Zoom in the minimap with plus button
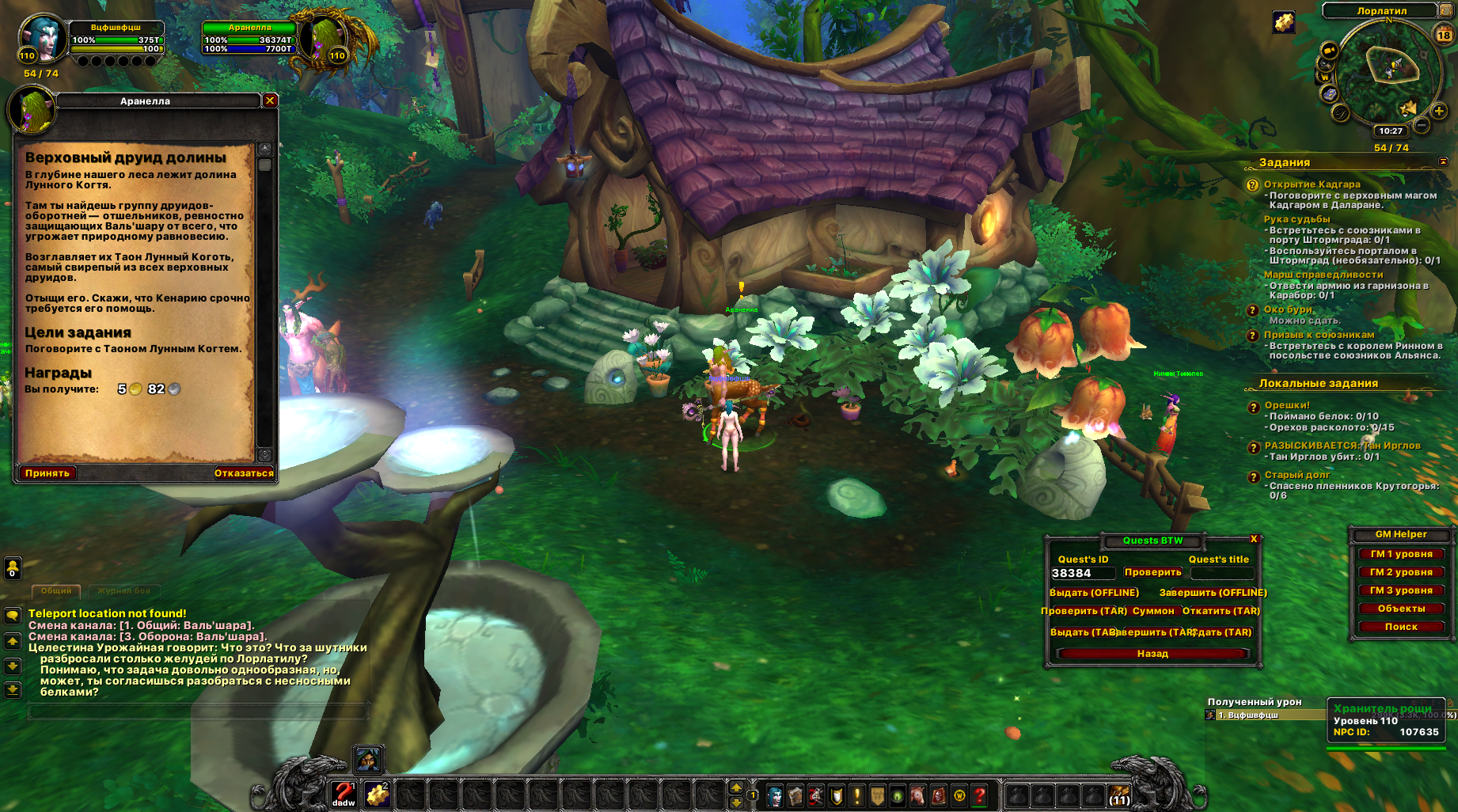The height and width of the screenshot is (812, 1458). tap(1440, 112)
